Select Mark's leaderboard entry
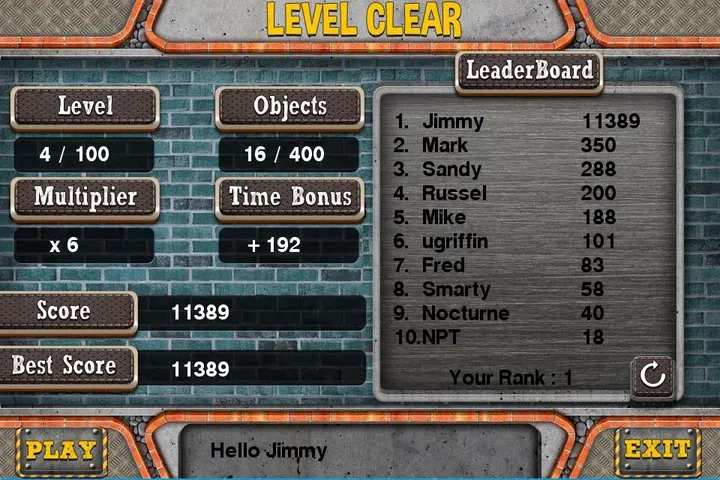The height and width of the screenshot is (480, 720). pyautogui.click(x=516, y=146)
